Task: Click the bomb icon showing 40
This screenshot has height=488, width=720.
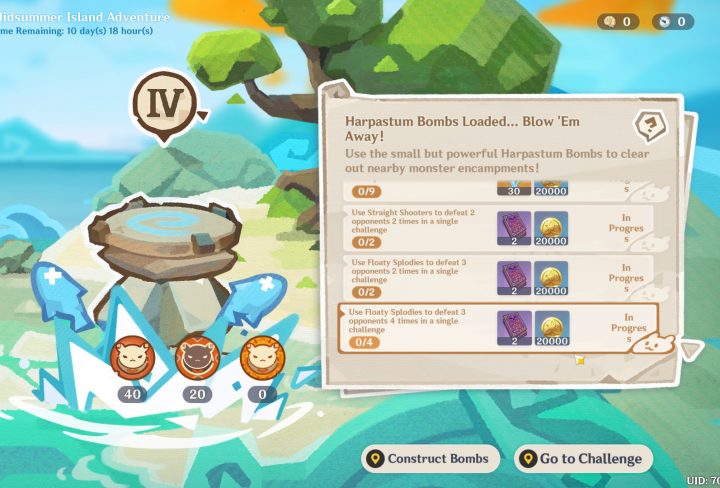Action: (129, 357)
